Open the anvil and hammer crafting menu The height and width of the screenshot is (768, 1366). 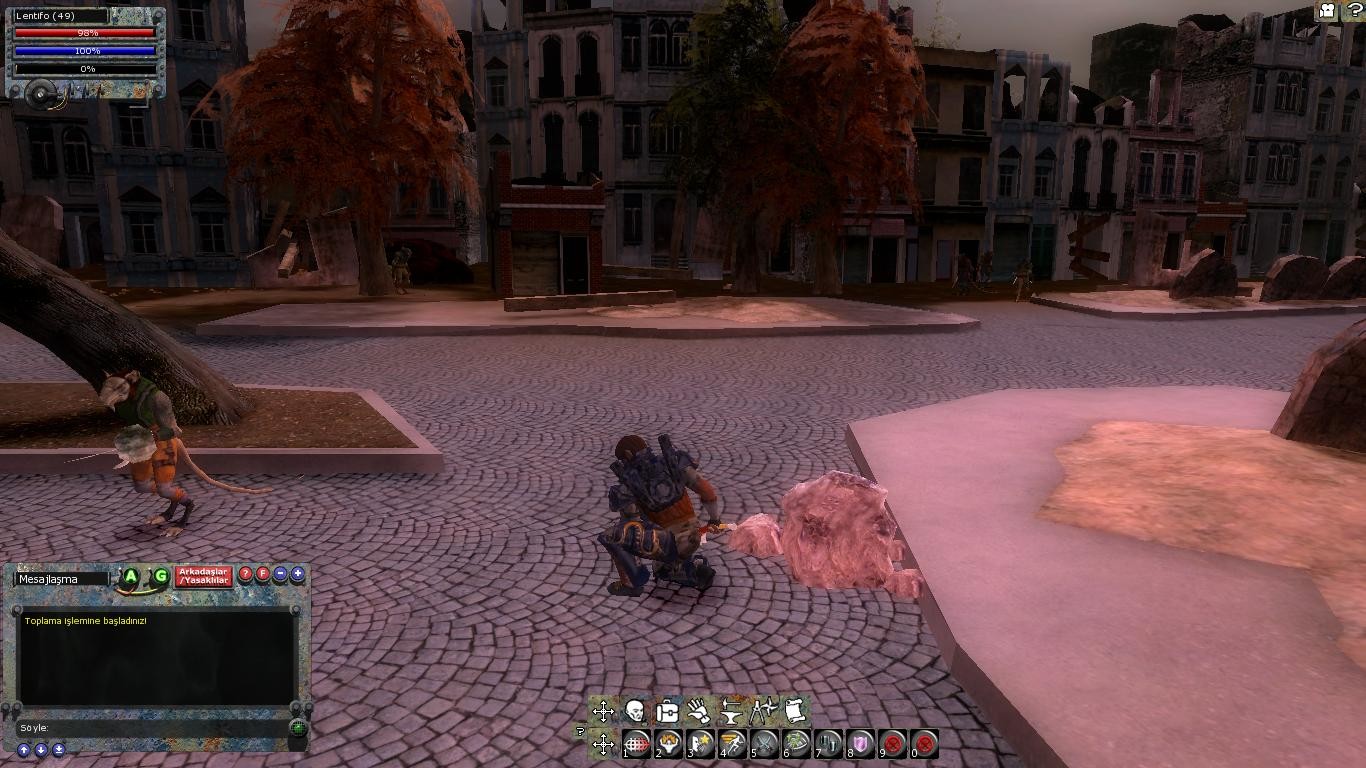tap(731, 712)
